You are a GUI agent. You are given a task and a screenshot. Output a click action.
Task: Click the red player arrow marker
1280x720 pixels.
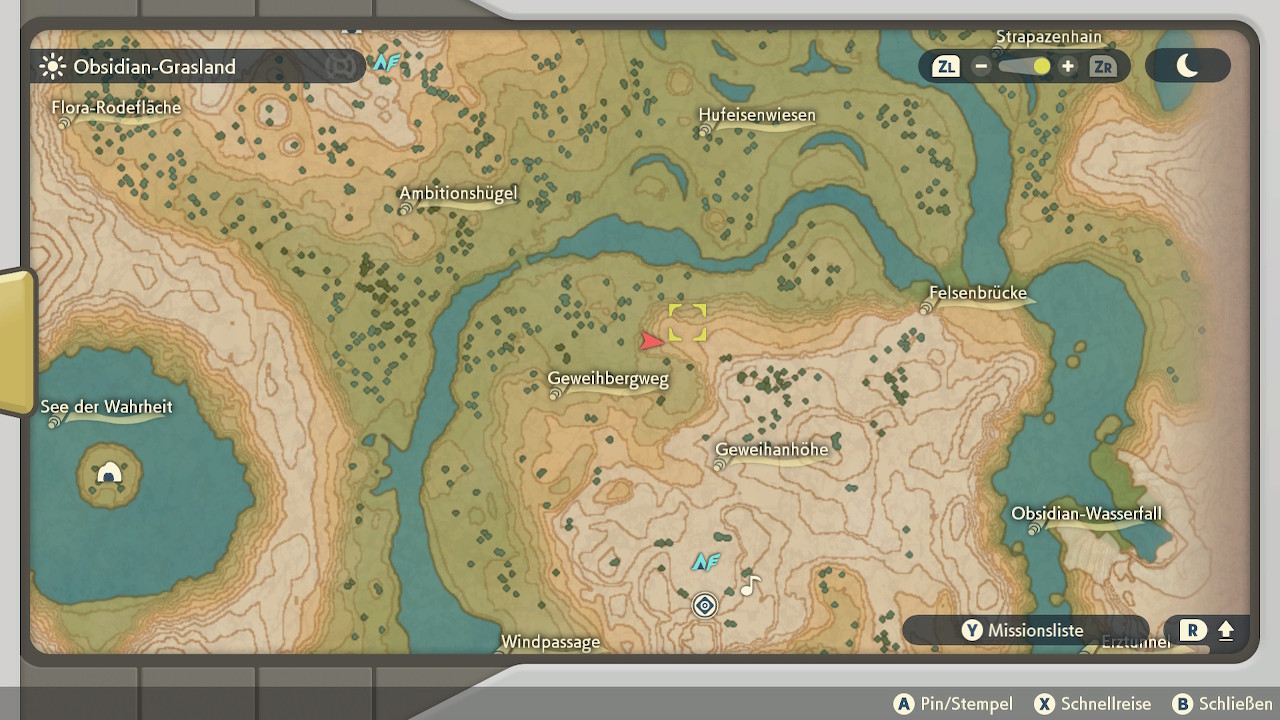click(652, 341)
